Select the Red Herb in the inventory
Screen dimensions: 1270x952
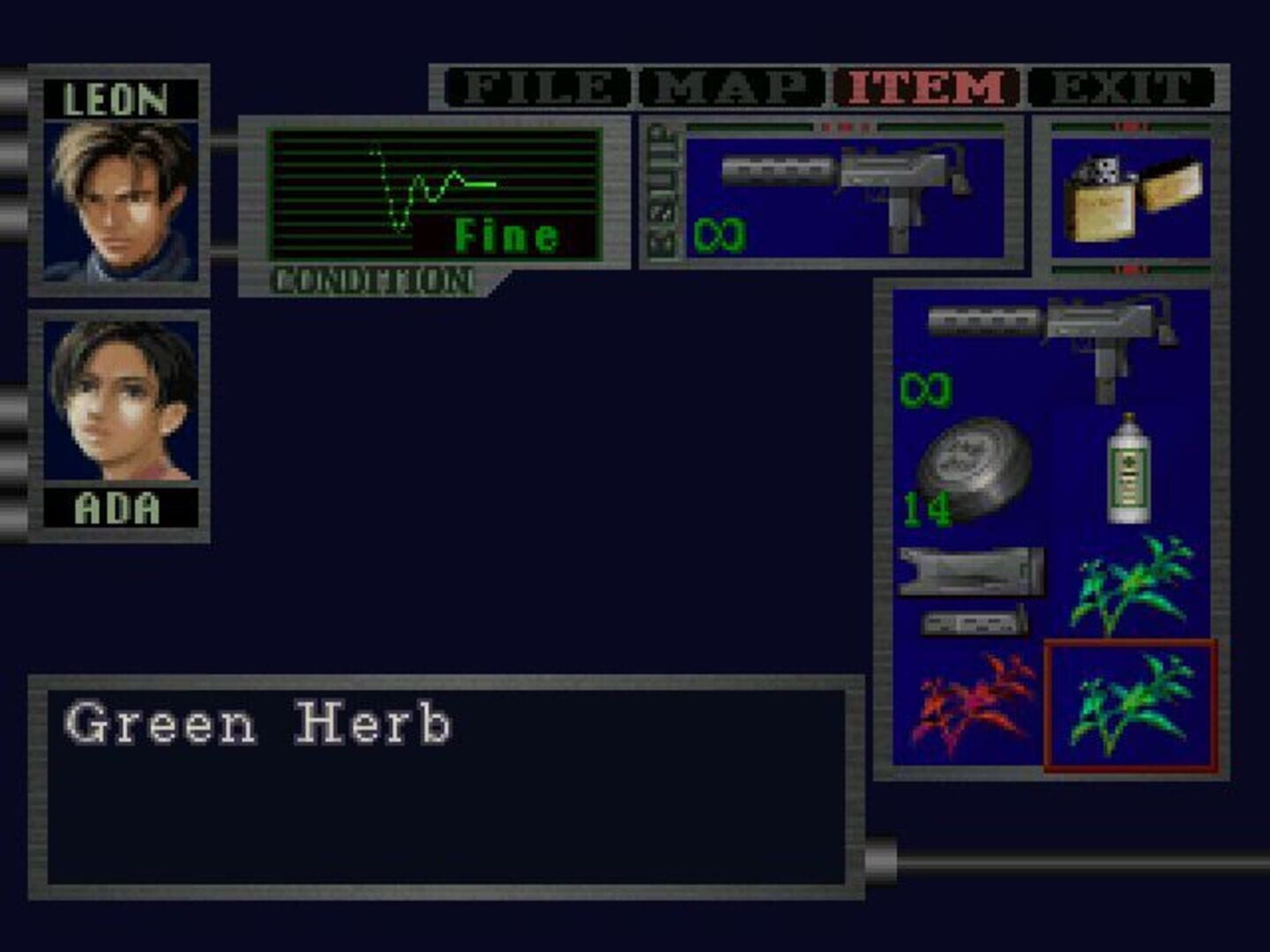[970, 705]
